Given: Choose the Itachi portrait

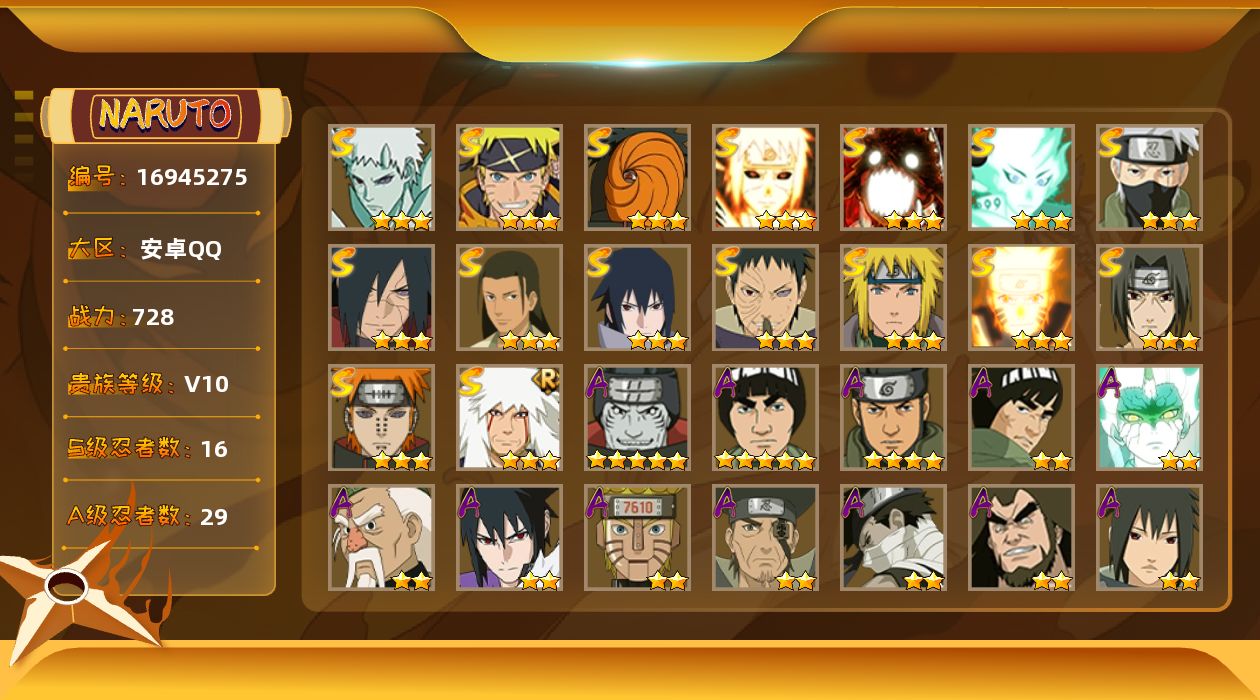Looking at the screenshot, I should point(1149,297).
